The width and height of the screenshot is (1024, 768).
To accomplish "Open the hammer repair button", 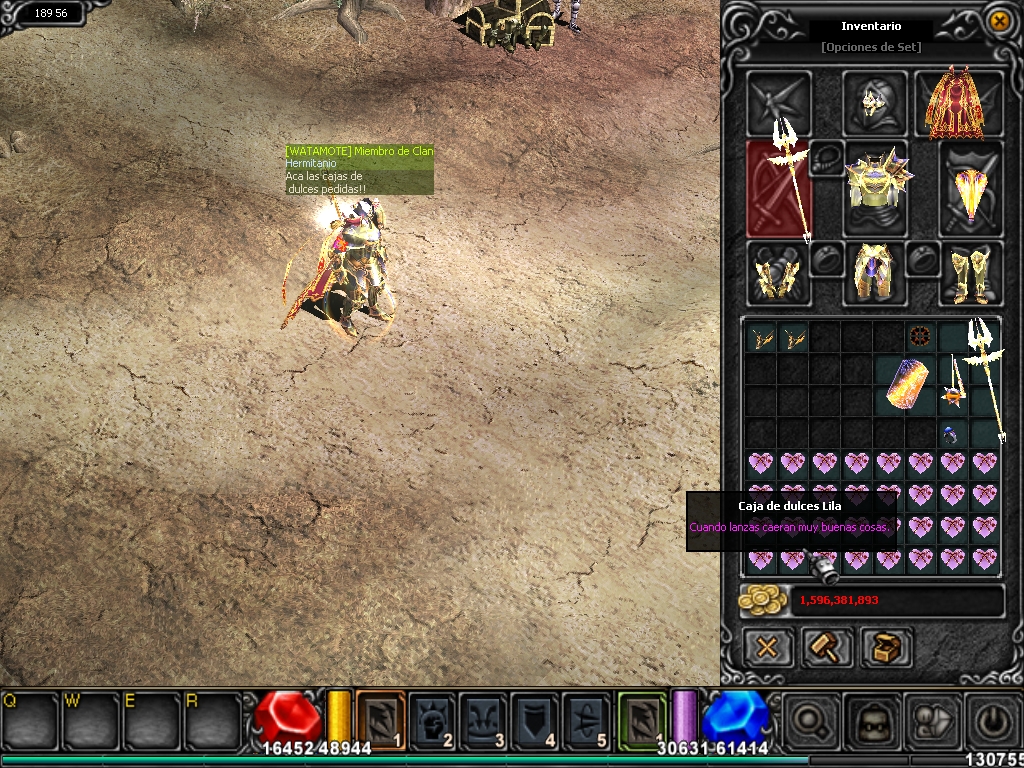I will [827, 647].
